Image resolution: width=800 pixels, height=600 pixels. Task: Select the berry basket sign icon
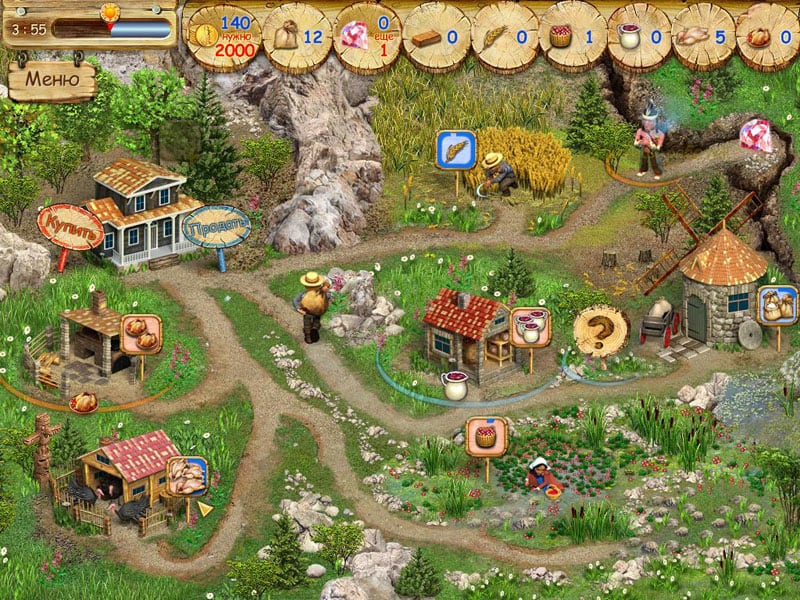click(x=486, y=437)
